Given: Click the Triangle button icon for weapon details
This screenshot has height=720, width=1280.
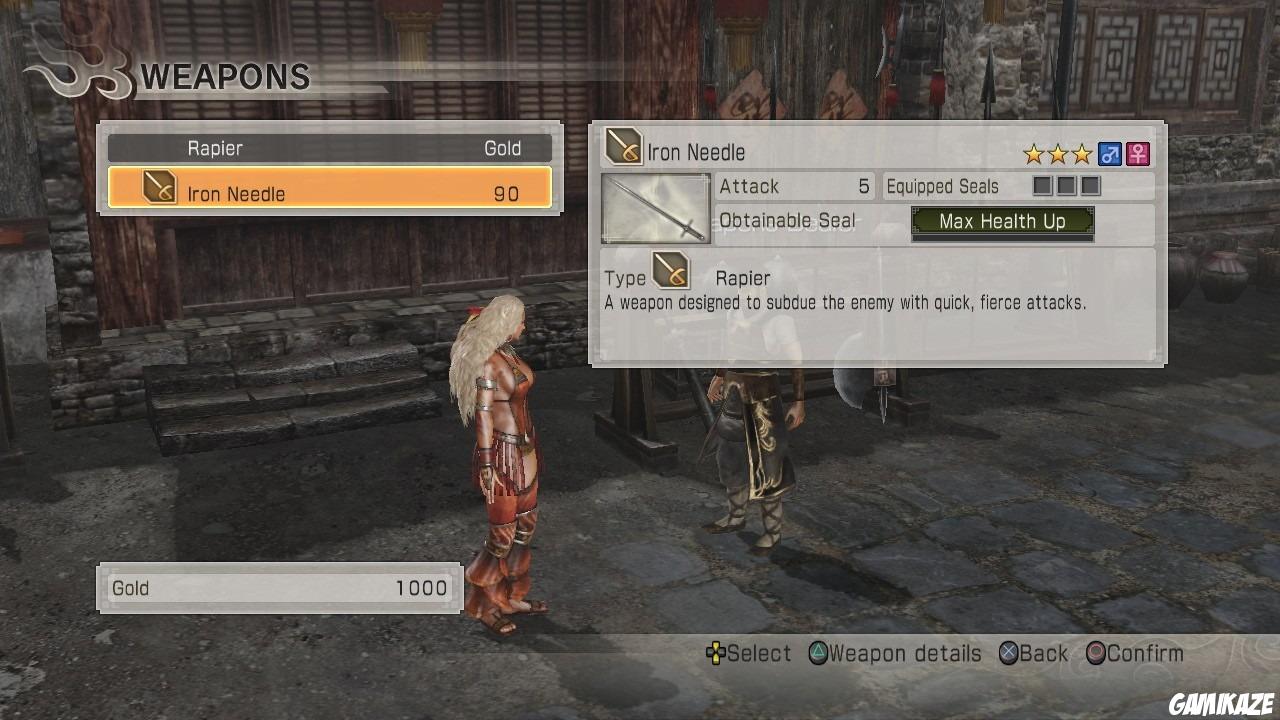Looking at the screenshot, I should (x=820, y=653).
